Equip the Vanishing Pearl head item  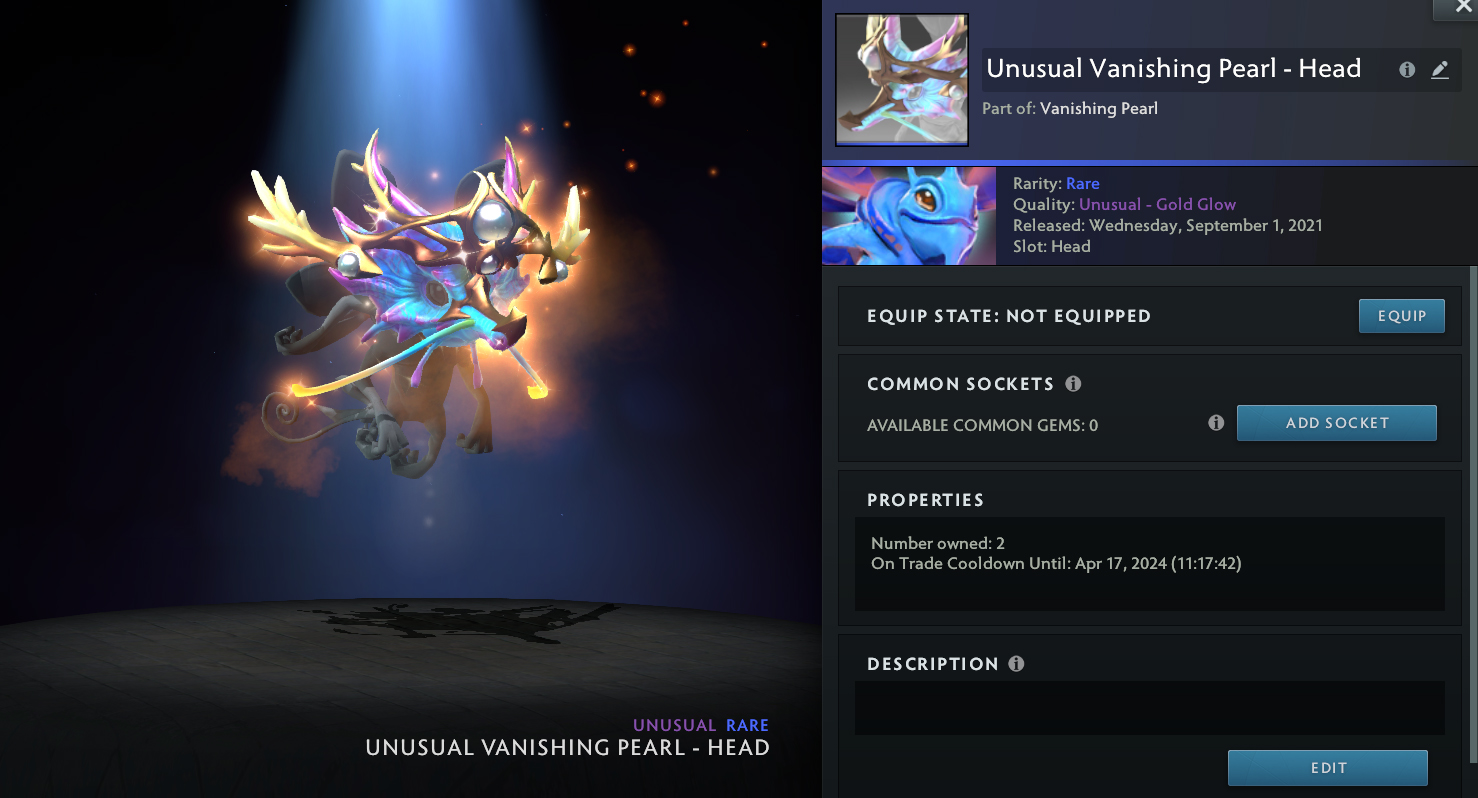coord(1401,316)
